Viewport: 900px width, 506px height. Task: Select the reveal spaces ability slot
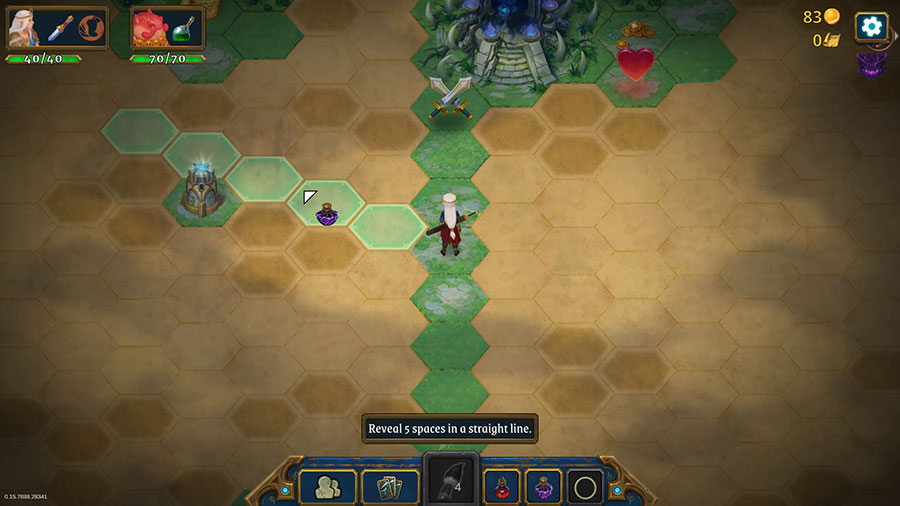tap(448, 483)
